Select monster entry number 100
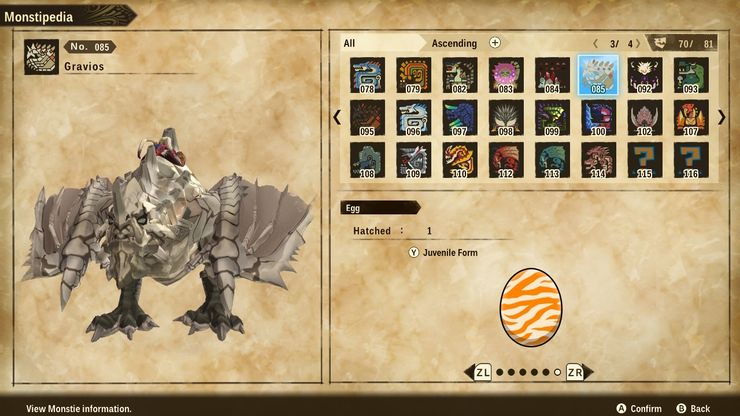This screenshot has height=416, width=740. point(598,117)
